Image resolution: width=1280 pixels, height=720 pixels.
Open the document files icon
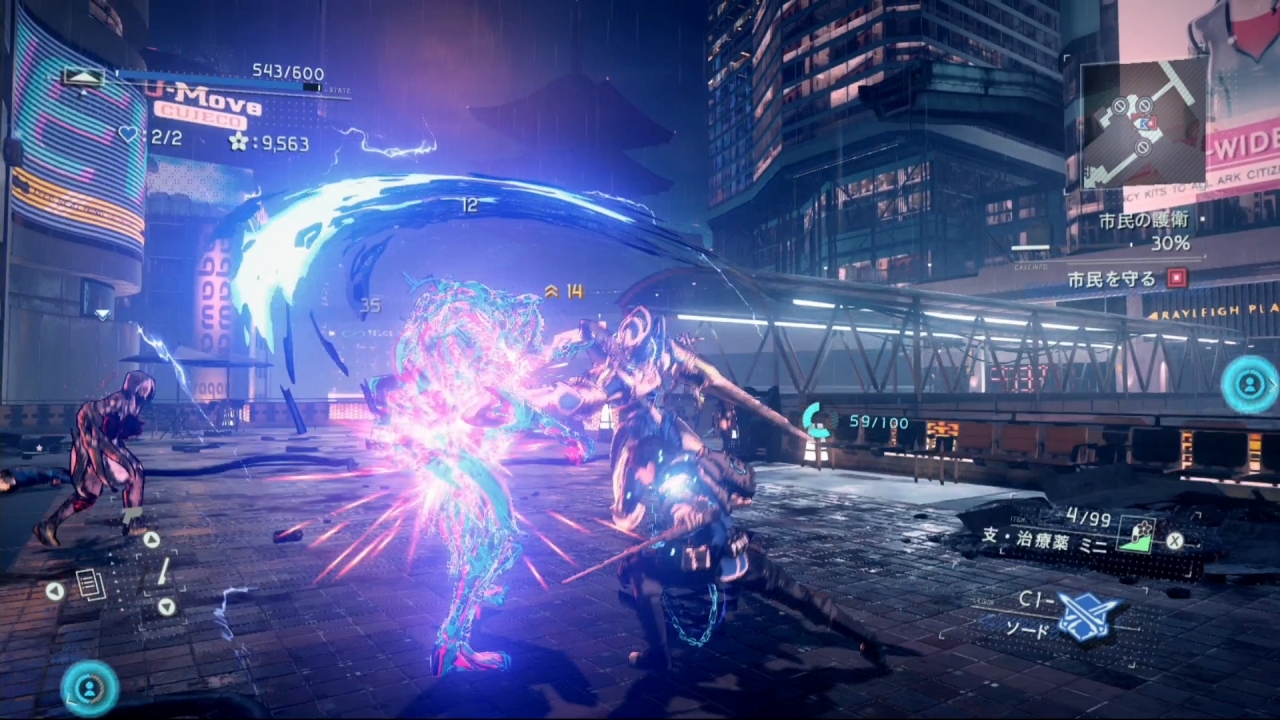91,585
